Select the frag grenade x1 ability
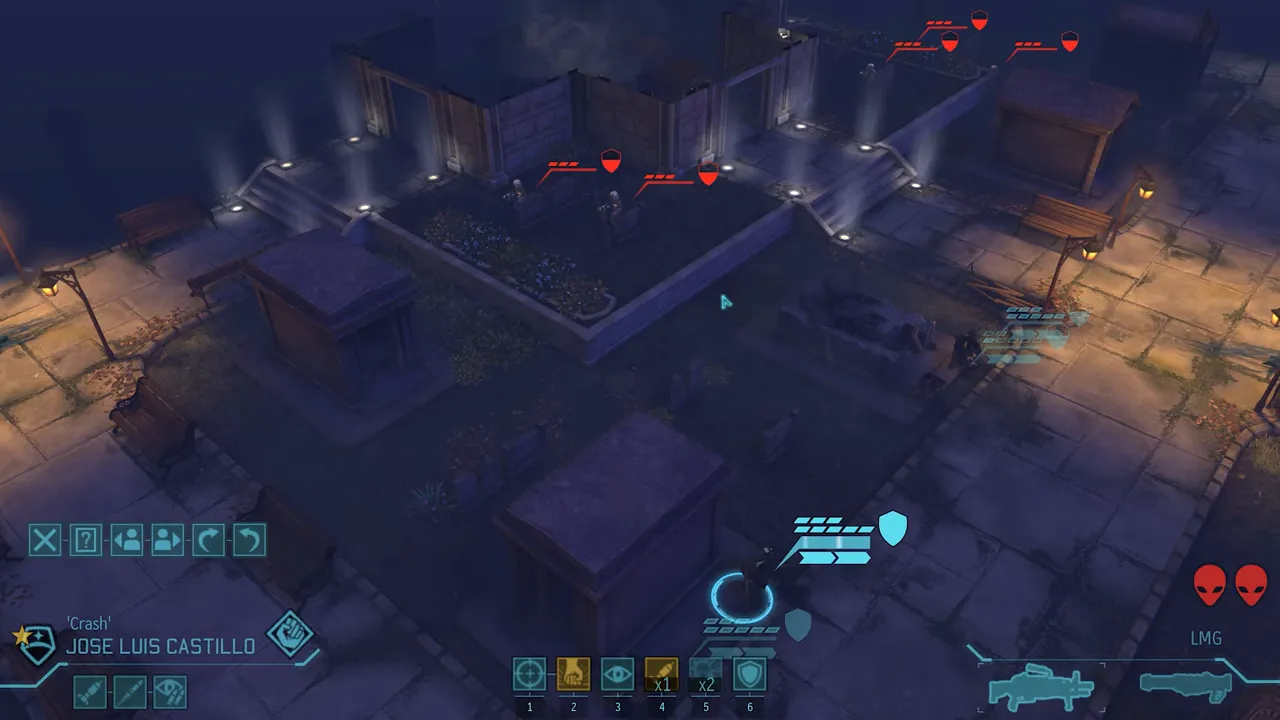This screenshot has height=720, width=1280. [x=661, y=674]
